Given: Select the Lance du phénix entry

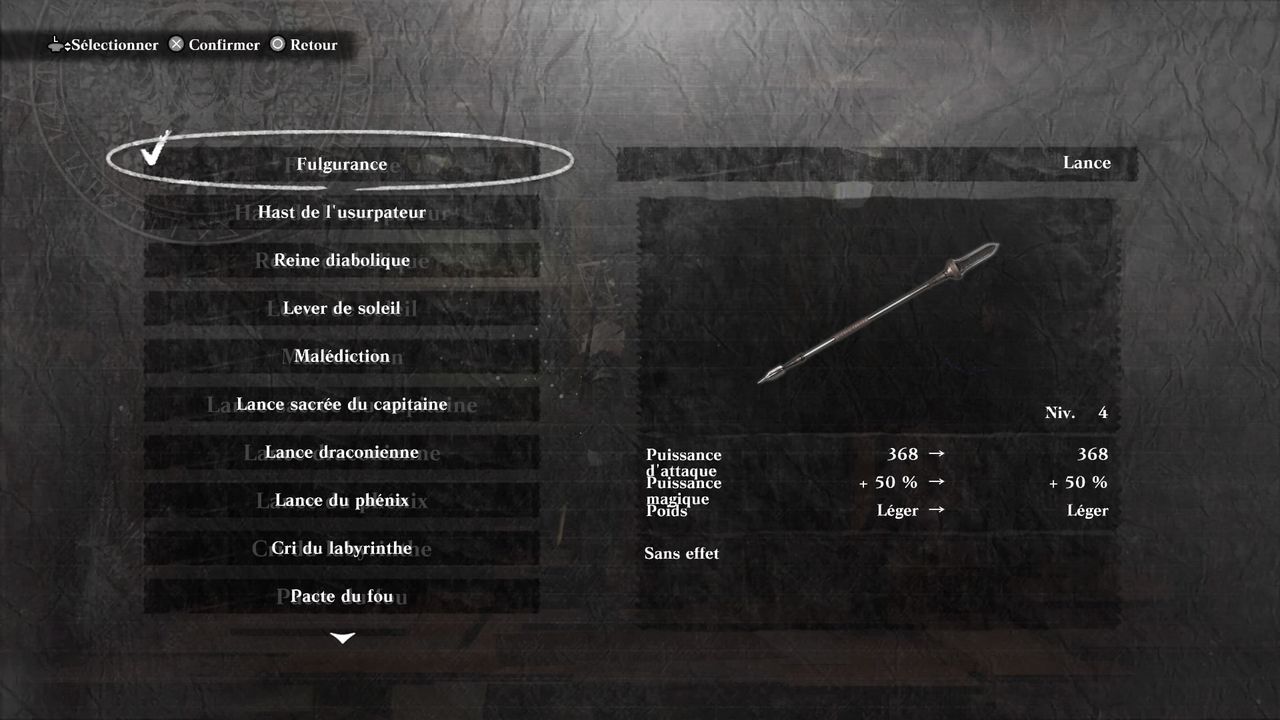Looking at the screenshot, I should 341,500.
